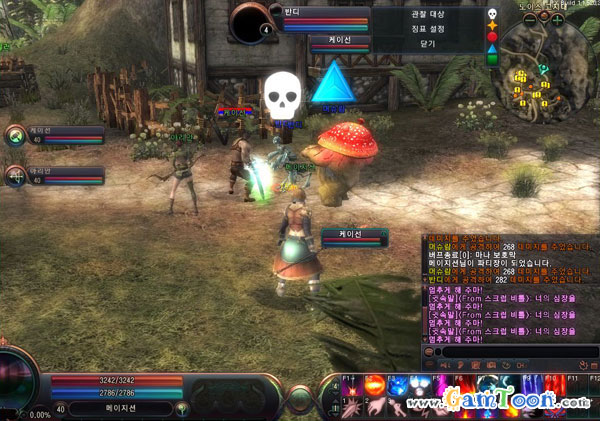Close the target menu with 닫기
This screenshot has height=421, width=600.
click(425, 45)
